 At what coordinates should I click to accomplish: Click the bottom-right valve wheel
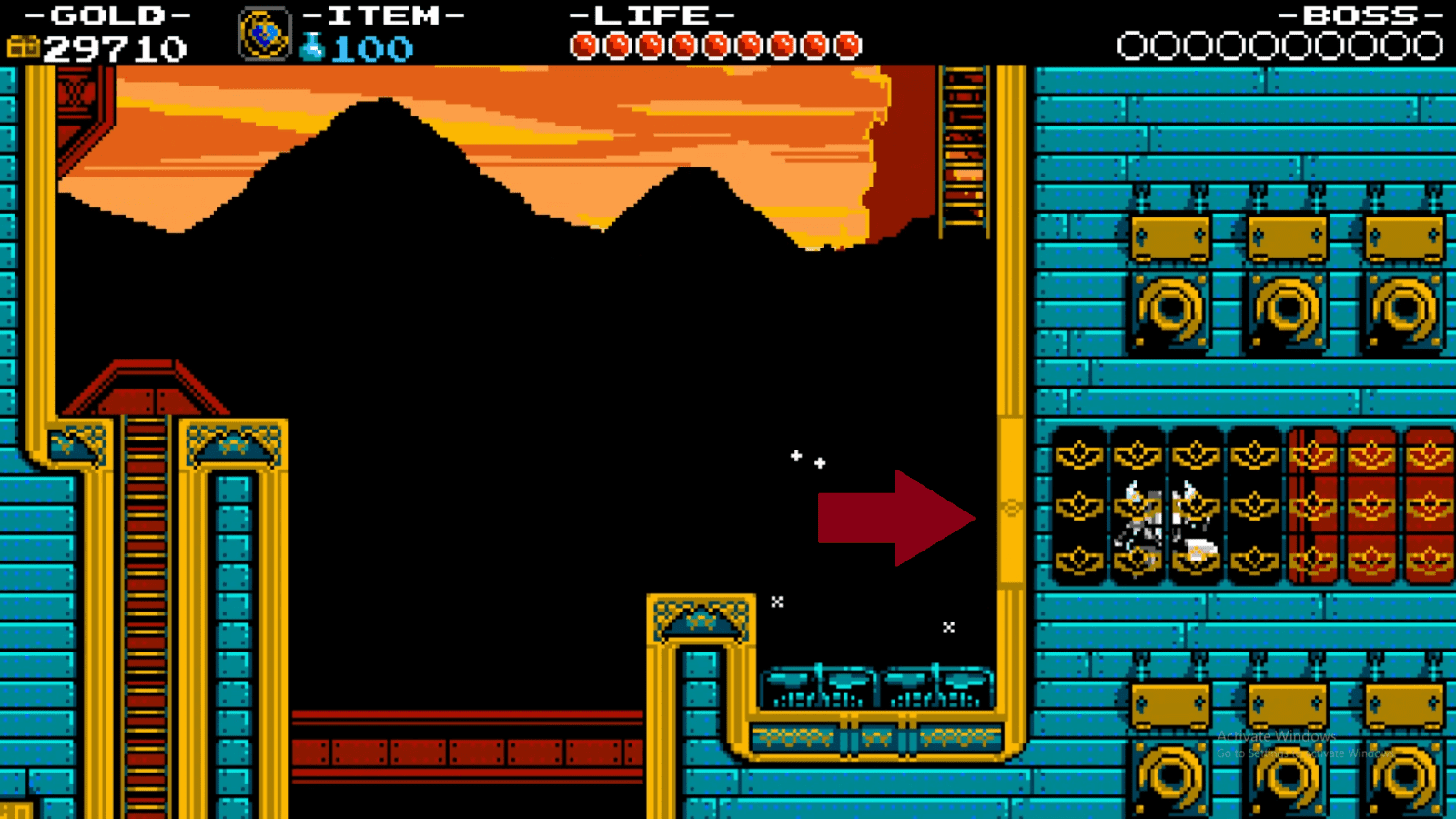point(1406,778)
